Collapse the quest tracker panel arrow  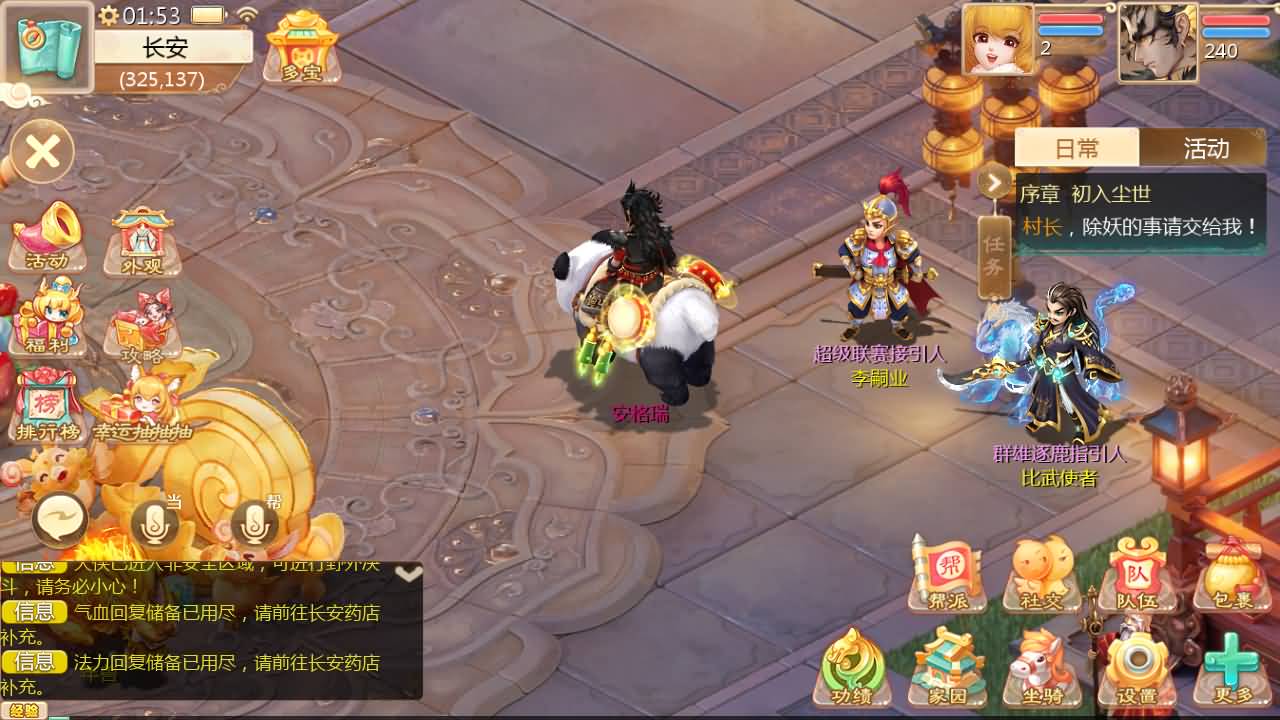(x=996, y=182)
